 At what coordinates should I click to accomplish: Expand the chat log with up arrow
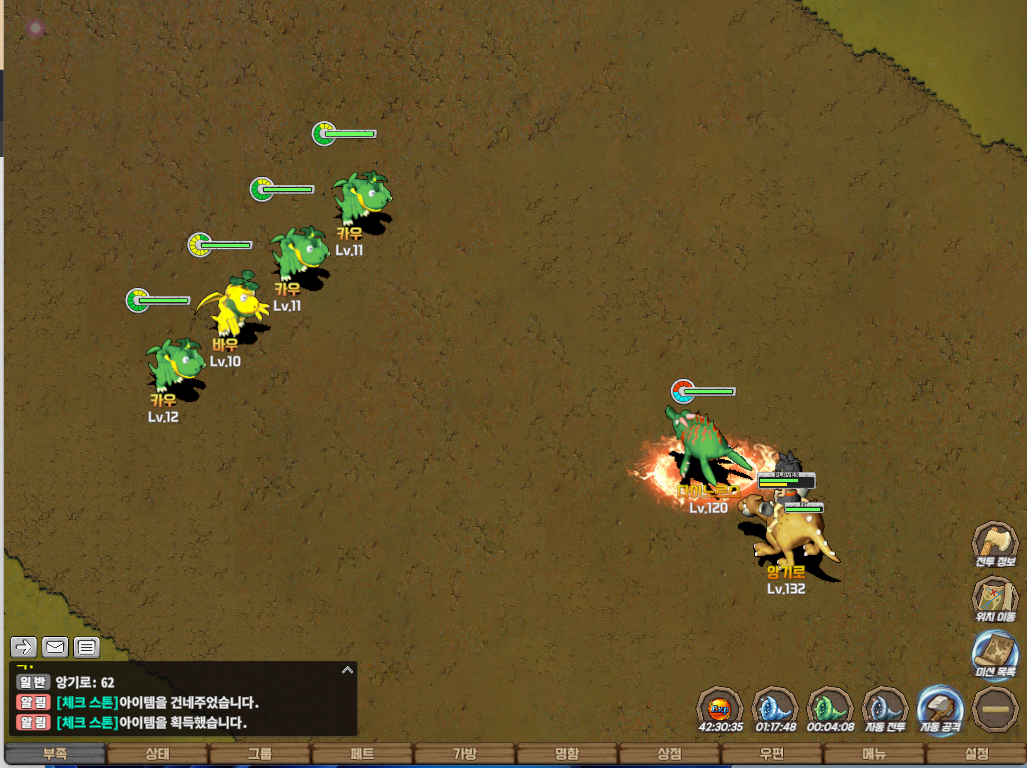pyautogui.click(x=347, y=670)
